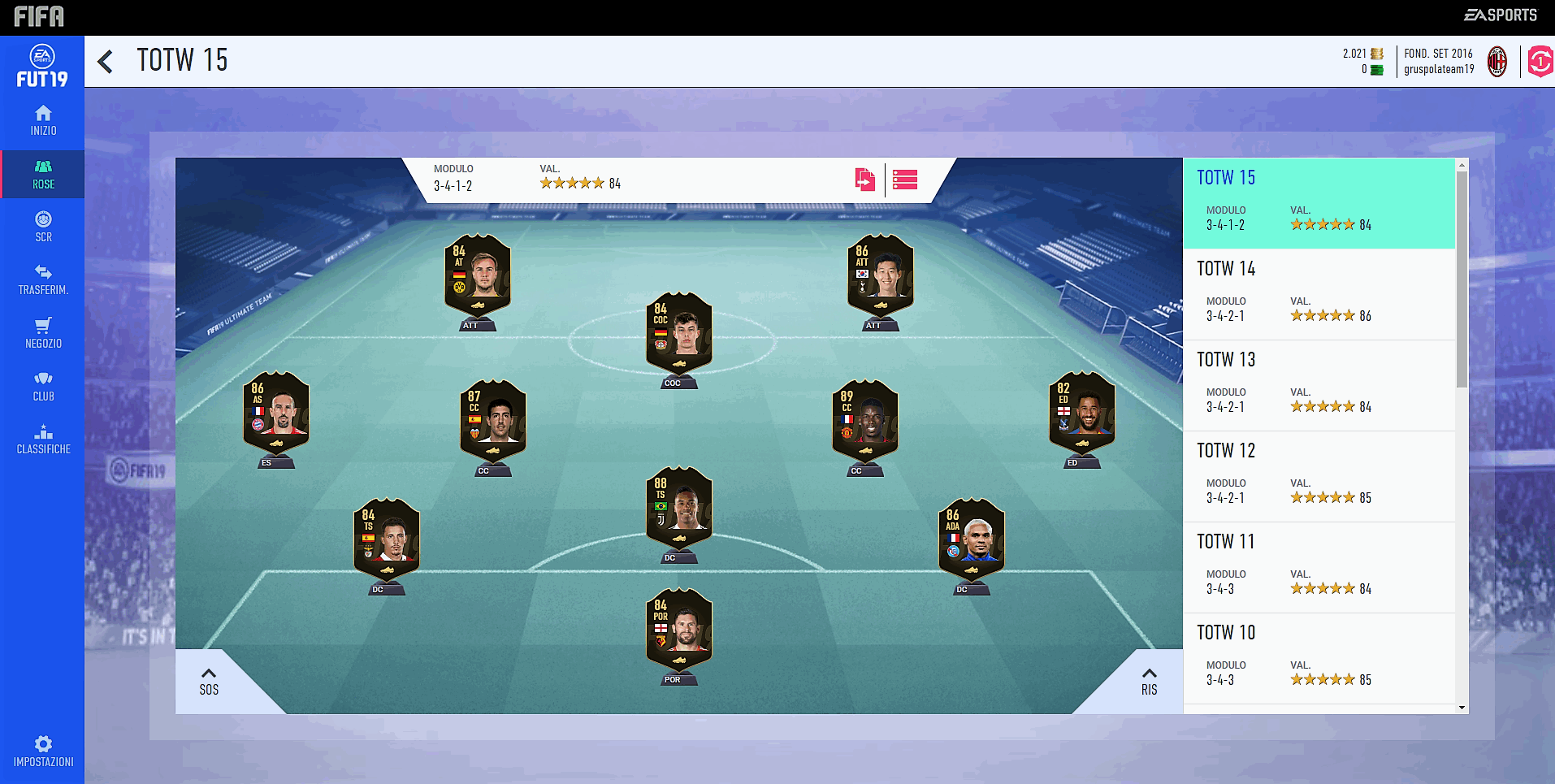View the TOTW 10 squad
Viewport: 1555px width, 784px height.
tap(1319, 658)
